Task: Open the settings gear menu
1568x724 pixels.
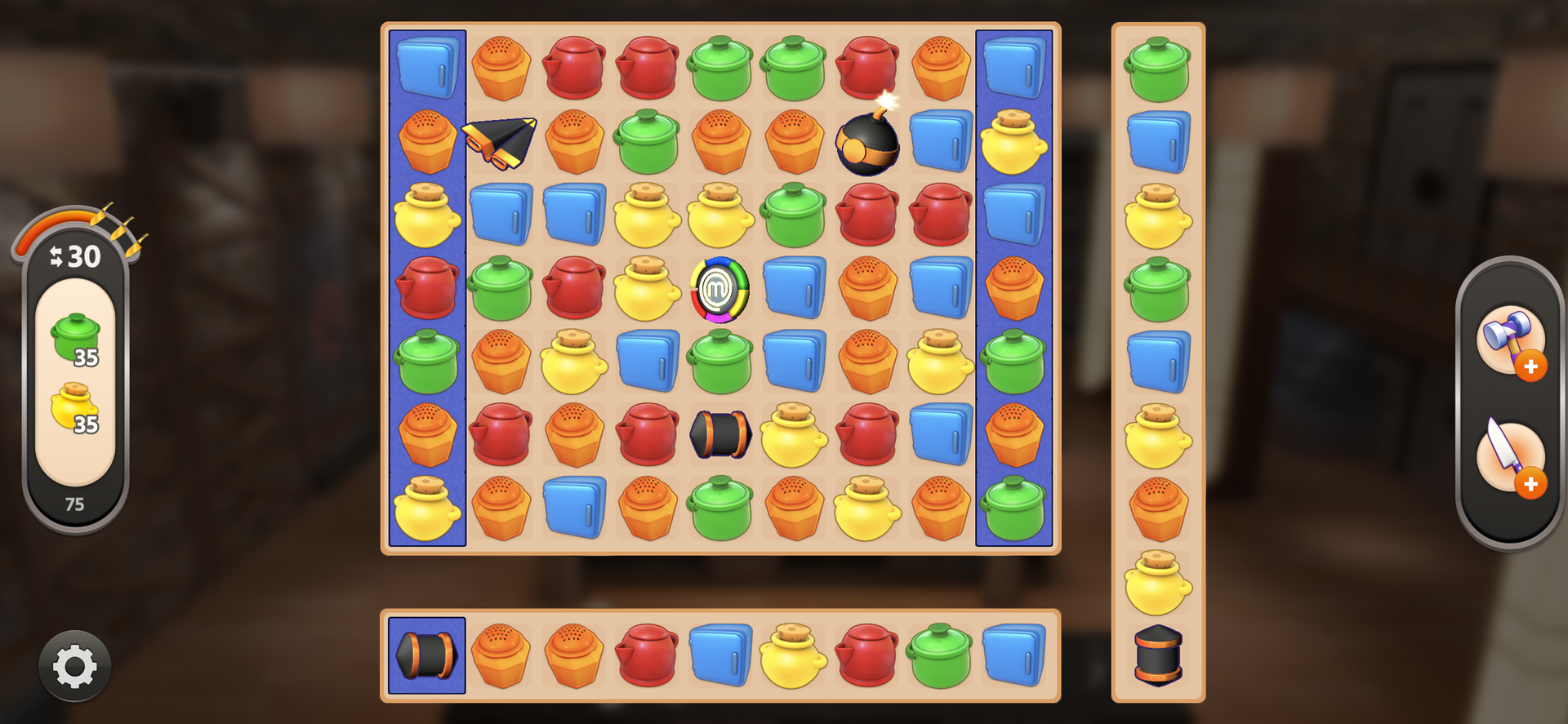Action: click(74, 666)
